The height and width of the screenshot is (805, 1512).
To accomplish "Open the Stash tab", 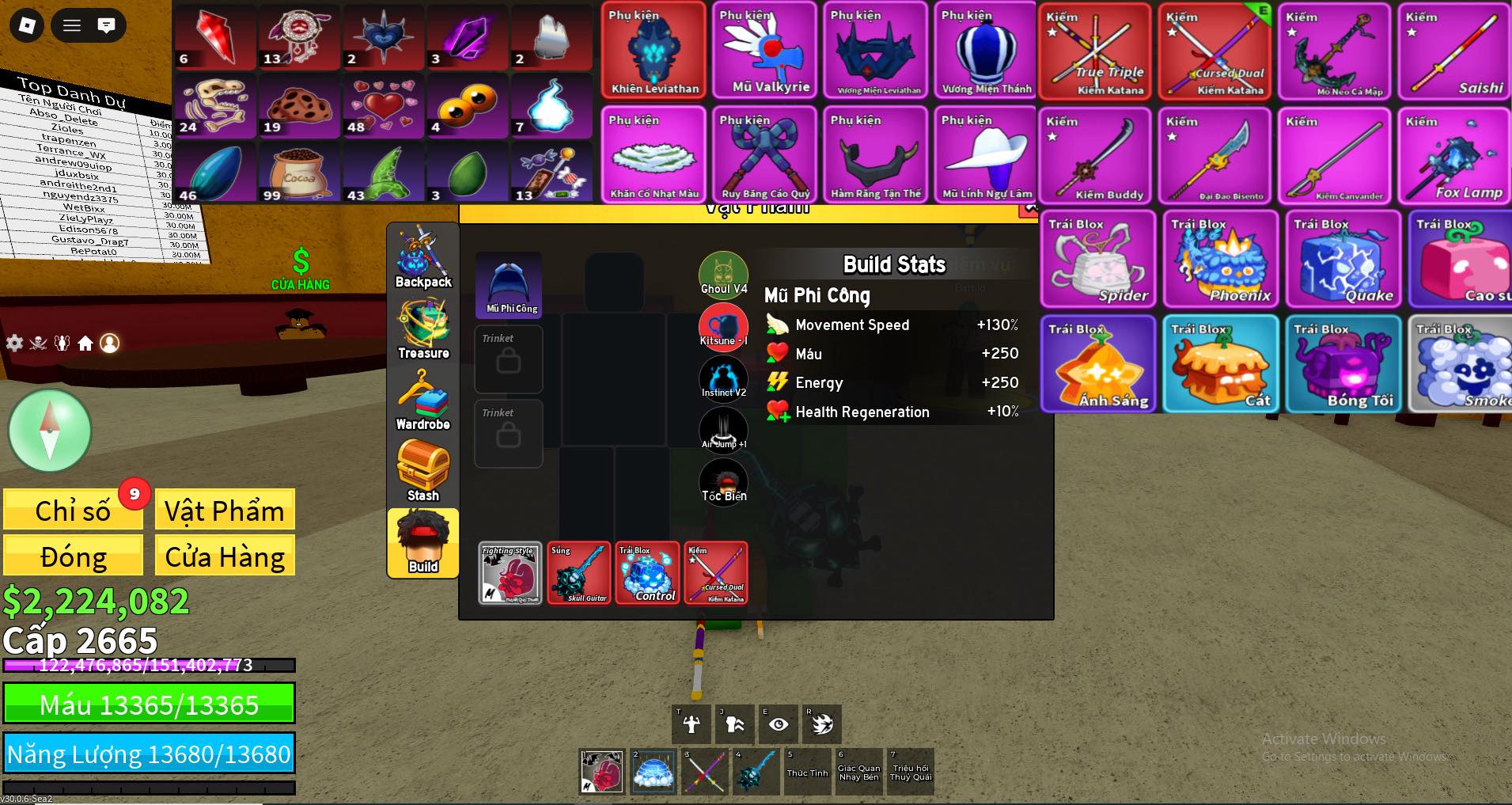I will pos(423,472).
